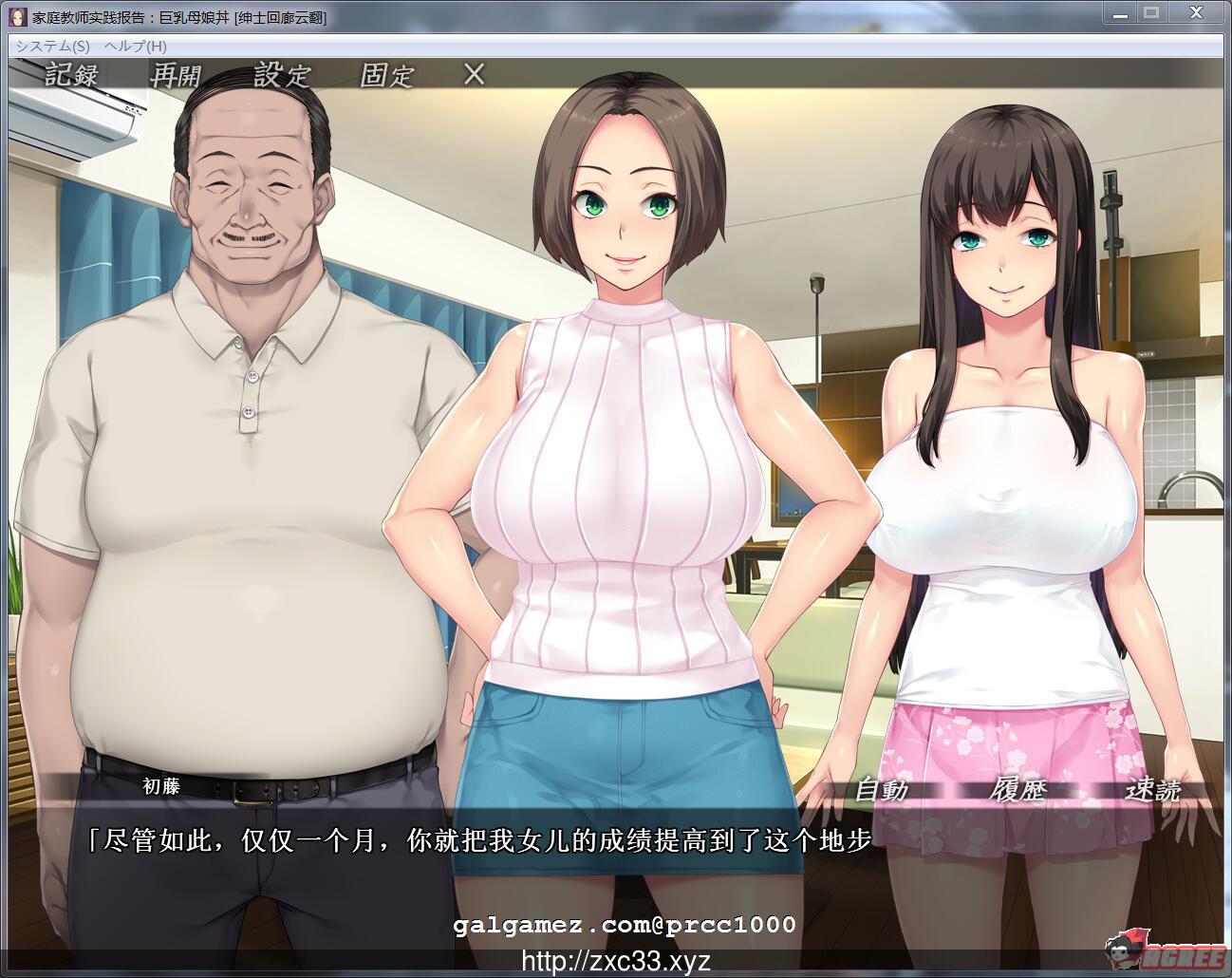
Task: Enable 自動 auto-read mode
Action: pyautogui.click(x=884, y=791)
